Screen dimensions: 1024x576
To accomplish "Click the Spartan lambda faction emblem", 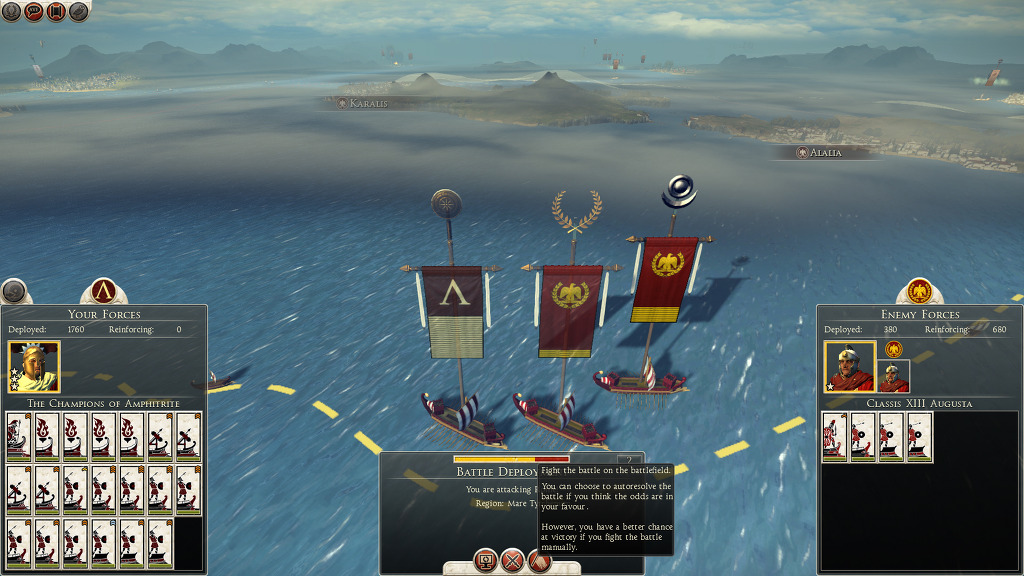I will pos(103,292).
